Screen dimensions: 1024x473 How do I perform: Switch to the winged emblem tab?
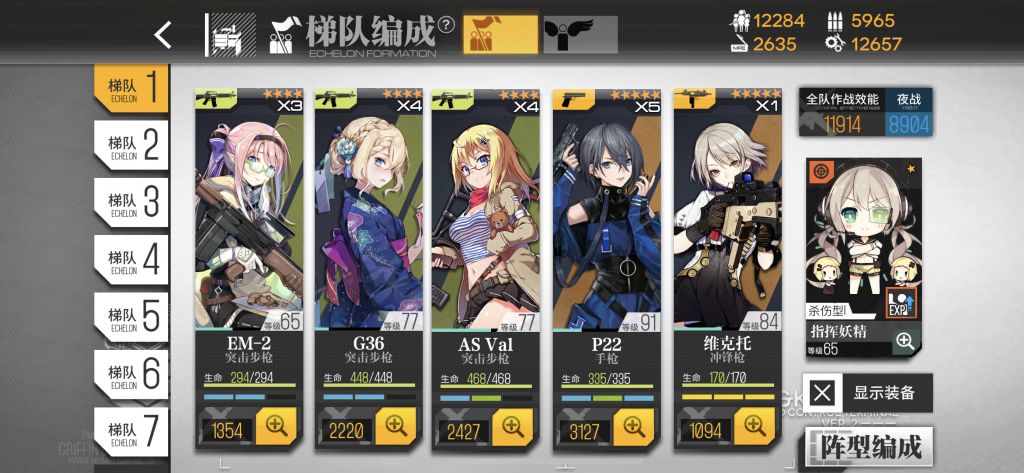pos(580,35)
